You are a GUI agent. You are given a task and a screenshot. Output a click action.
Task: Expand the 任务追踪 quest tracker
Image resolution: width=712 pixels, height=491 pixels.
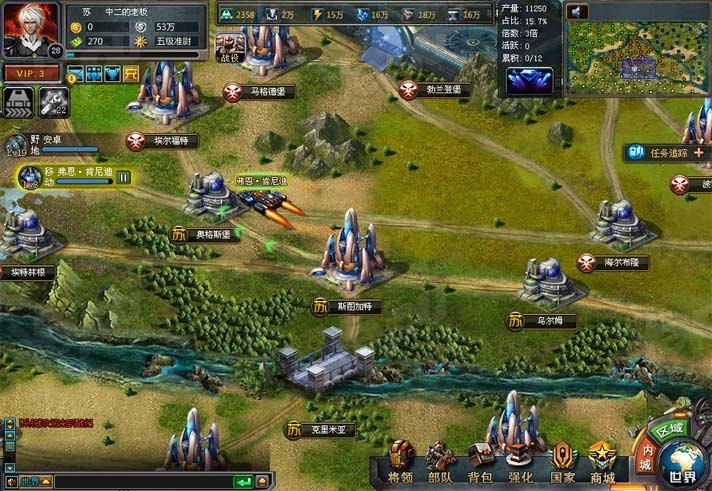[697, 153]
